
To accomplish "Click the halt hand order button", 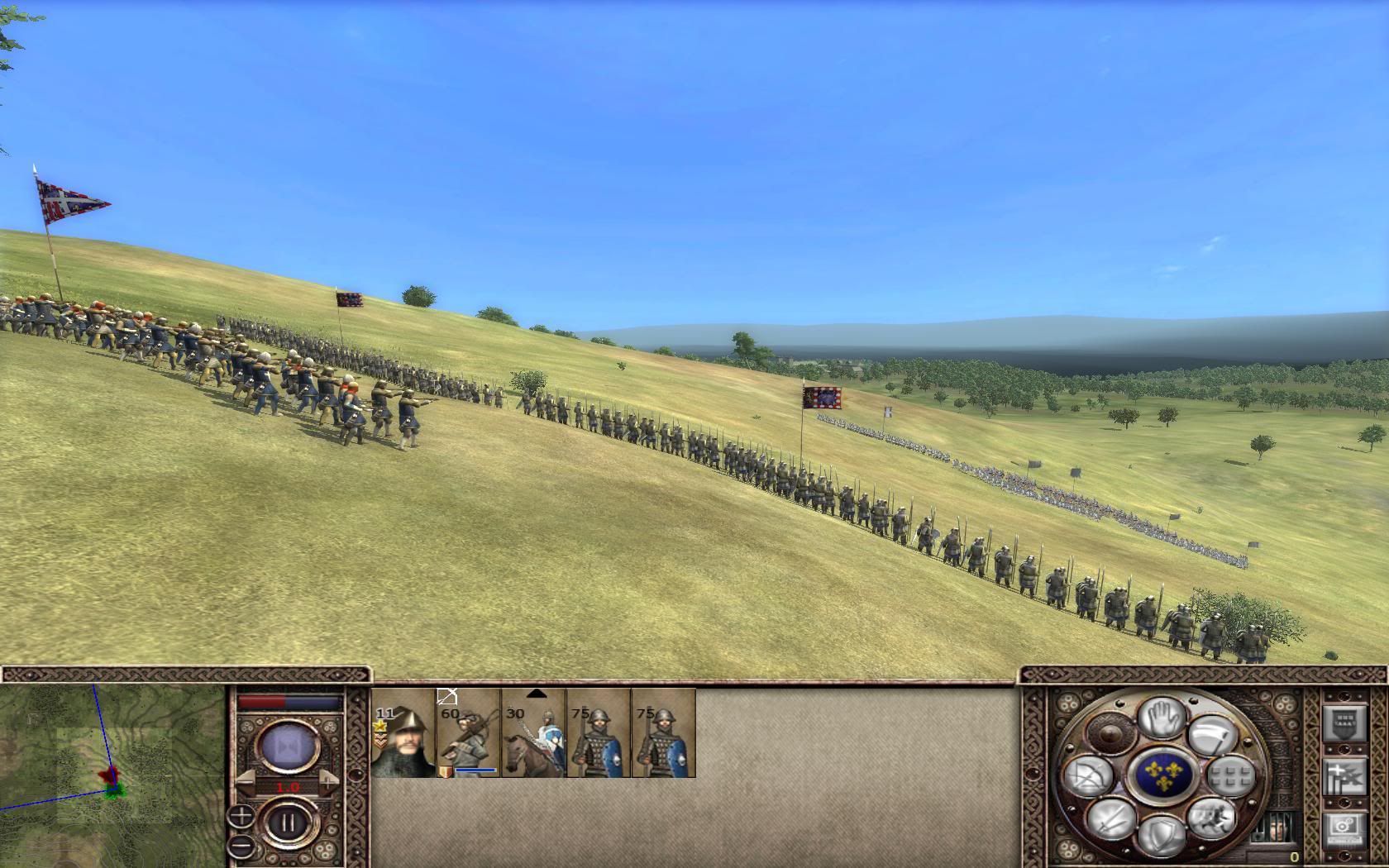I will (x=1162, y=717).
